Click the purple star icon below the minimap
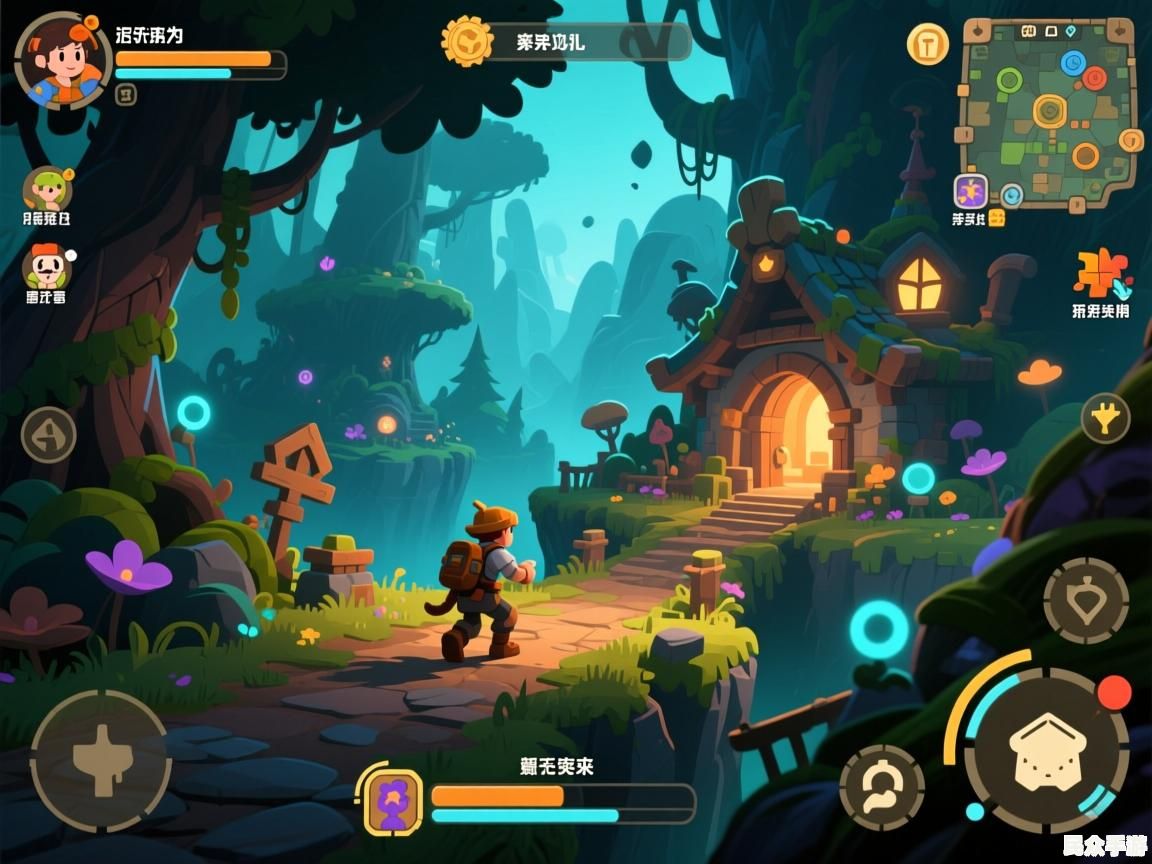This screenshot has height=864, width=1152. (x=970, y=191)
